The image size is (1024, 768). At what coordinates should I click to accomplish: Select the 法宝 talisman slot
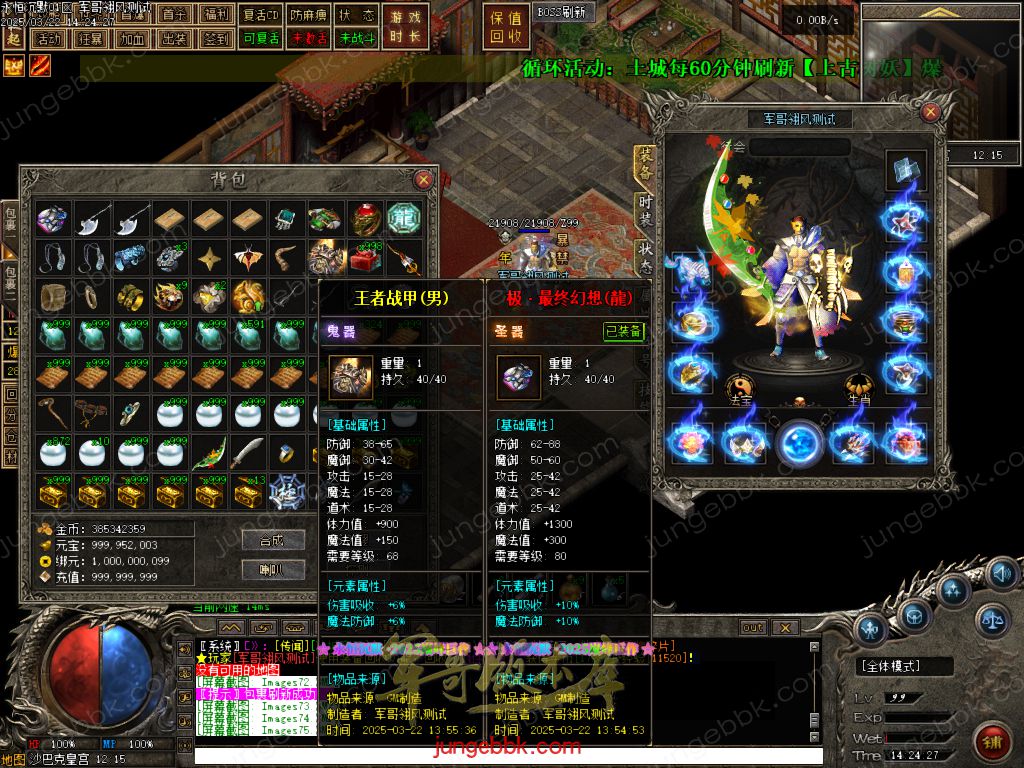pyautogui.click(x=739, y=387)
